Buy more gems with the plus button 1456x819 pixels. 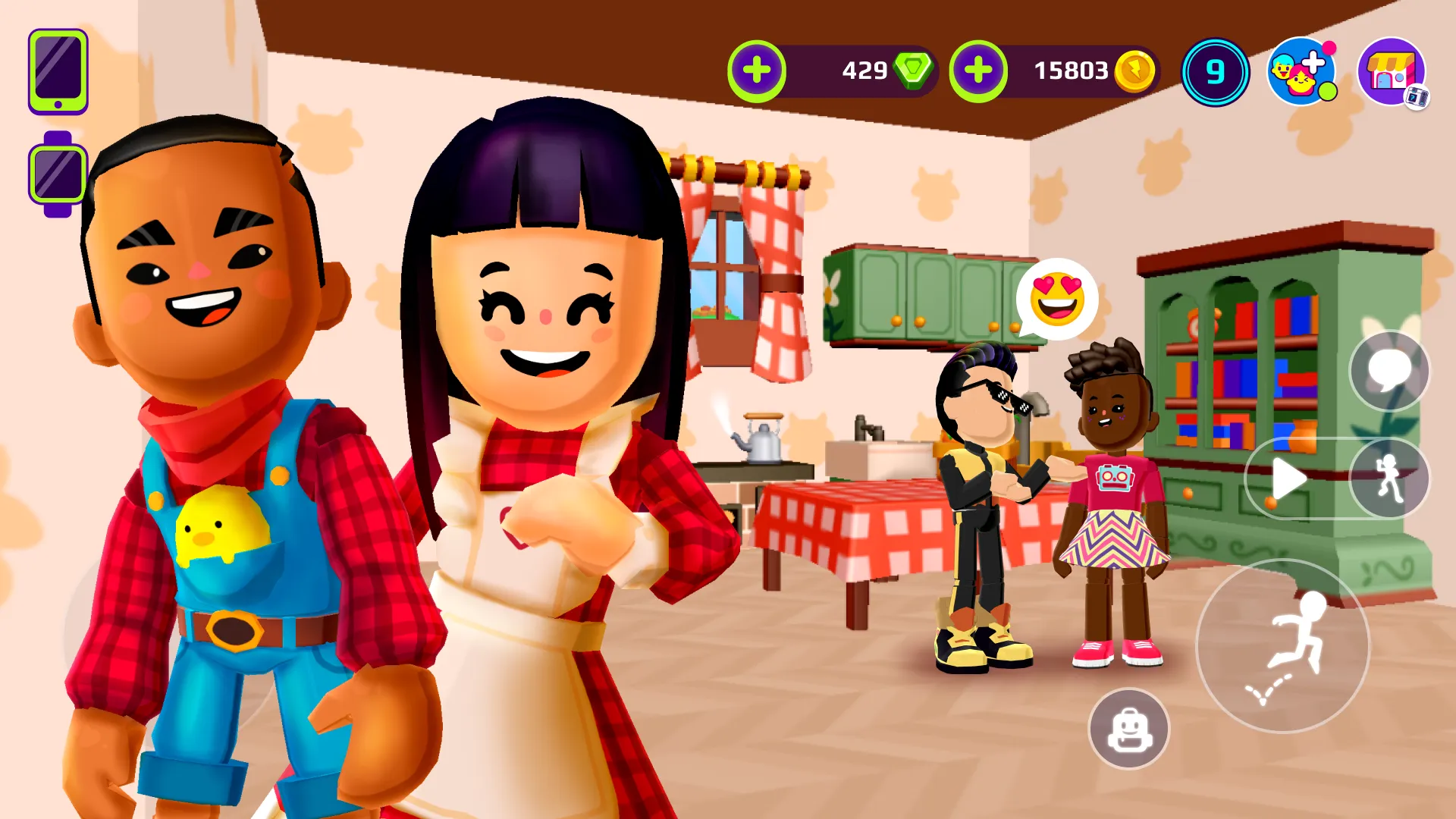pyautogui.click(x=758, y=71)
